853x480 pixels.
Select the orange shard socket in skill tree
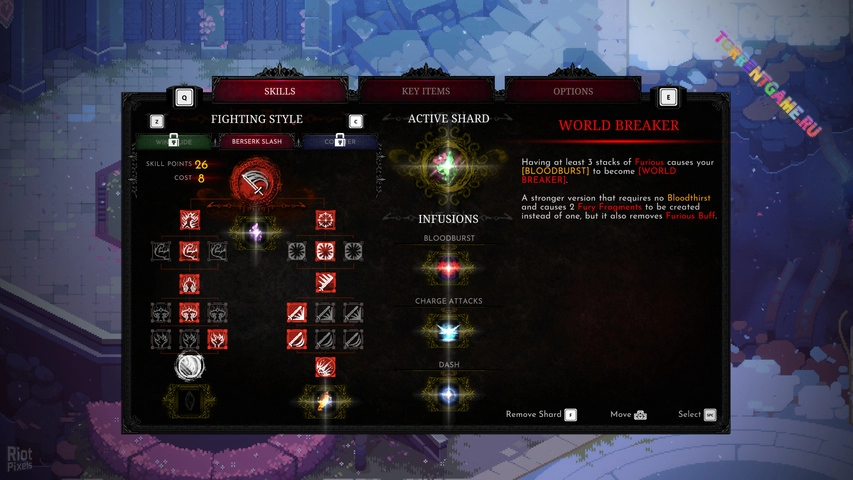click(x=325, y=402)
